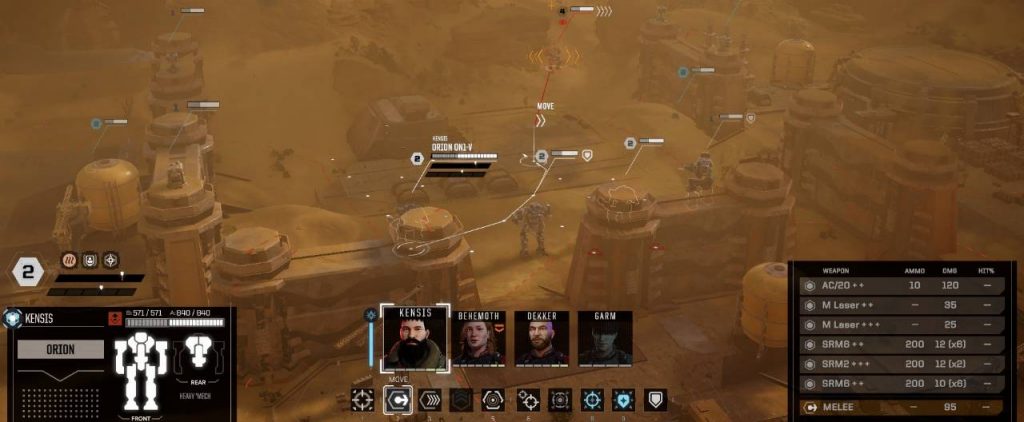Screen dimensions: 1024x422
Task: Activate the crosshair Fire action
Action: 362,400
